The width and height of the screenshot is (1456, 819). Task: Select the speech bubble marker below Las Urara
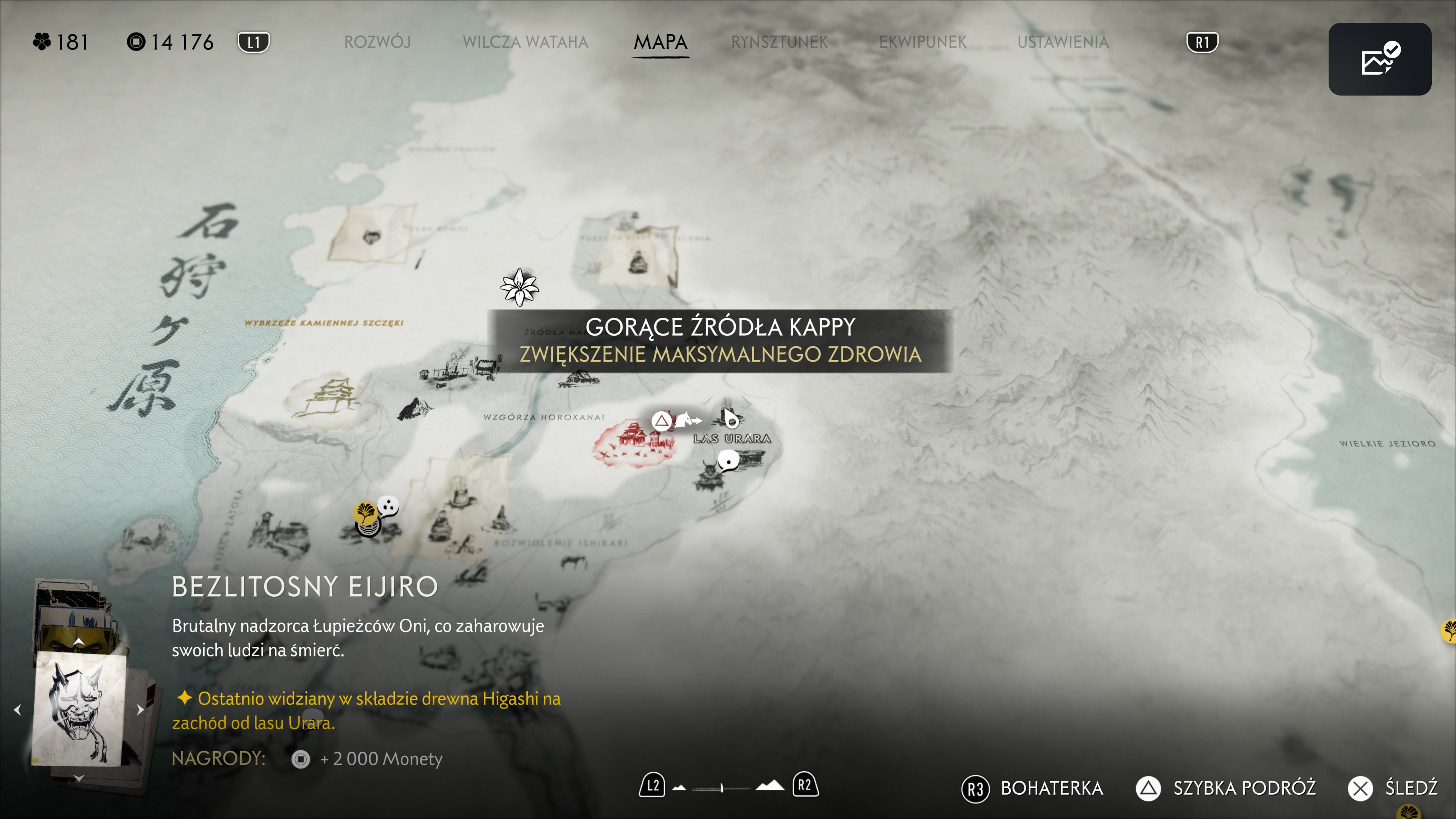[x=728, y=461]
